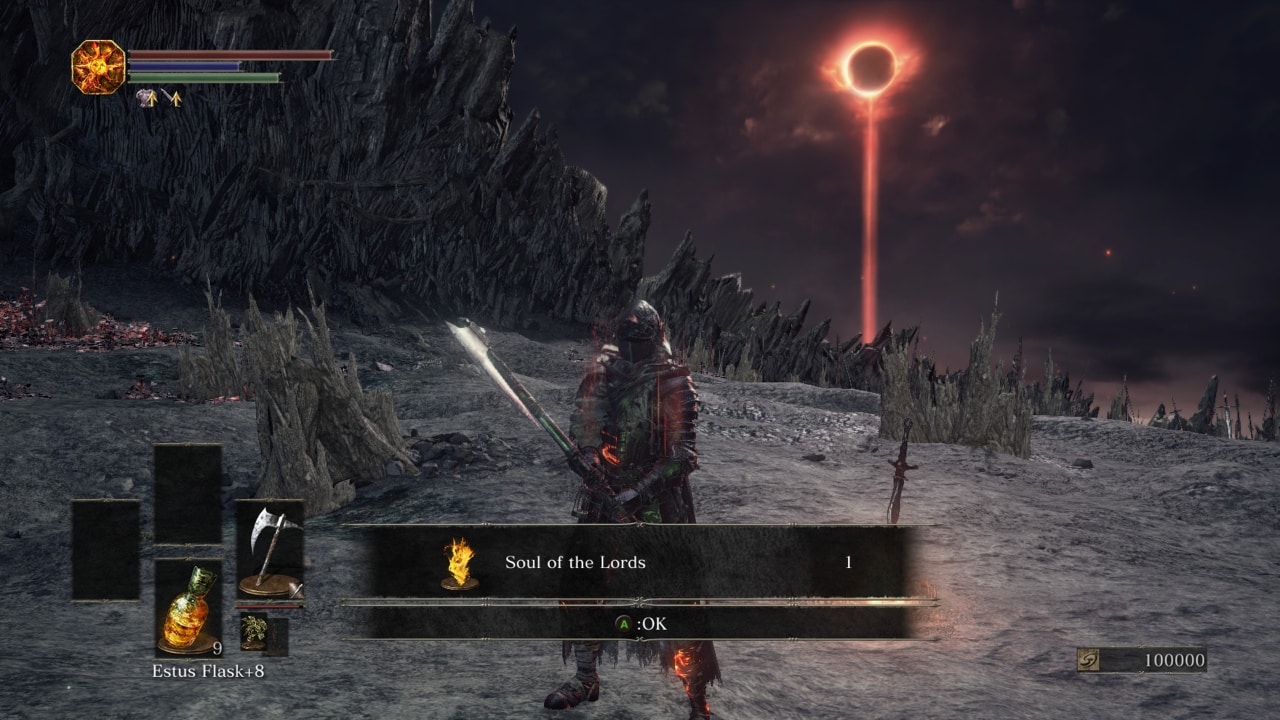Select the Estus Flask quick item slot
Image resolution: width=1280 pixels, height=720 pixels.
(188, 606)
